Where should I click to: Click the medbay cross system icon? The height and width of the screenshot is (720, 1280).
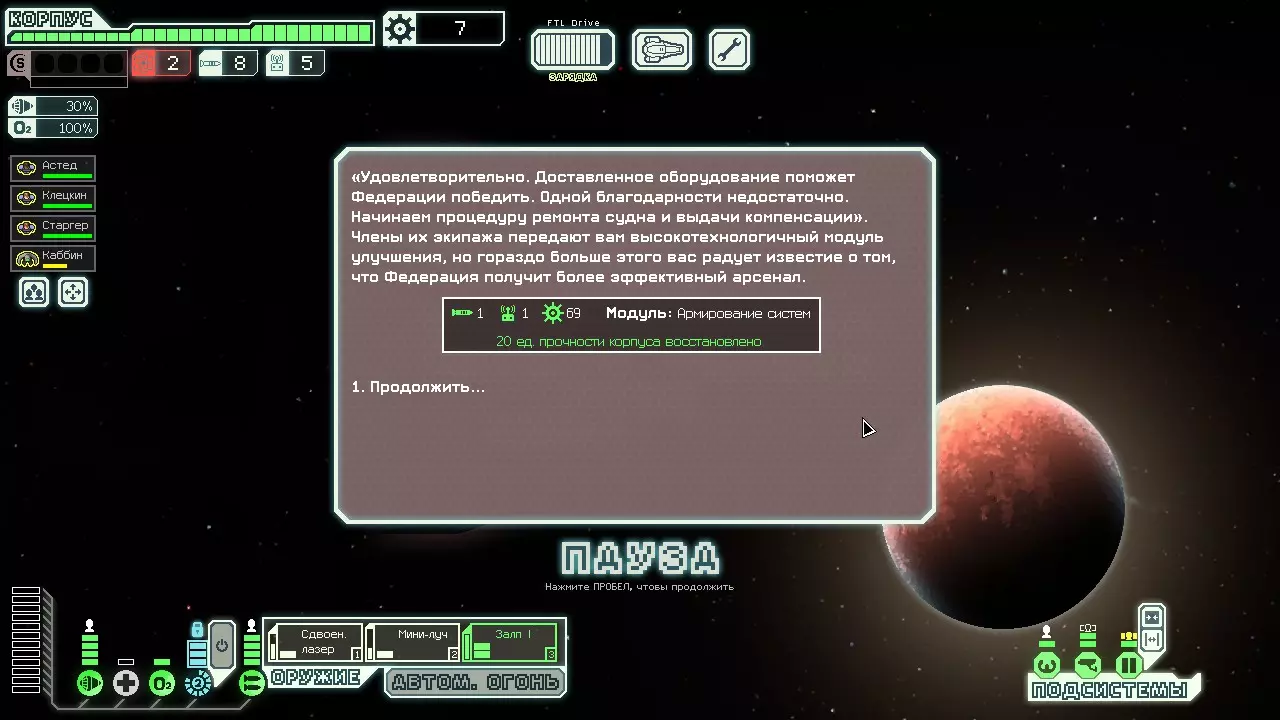point(126,683)
